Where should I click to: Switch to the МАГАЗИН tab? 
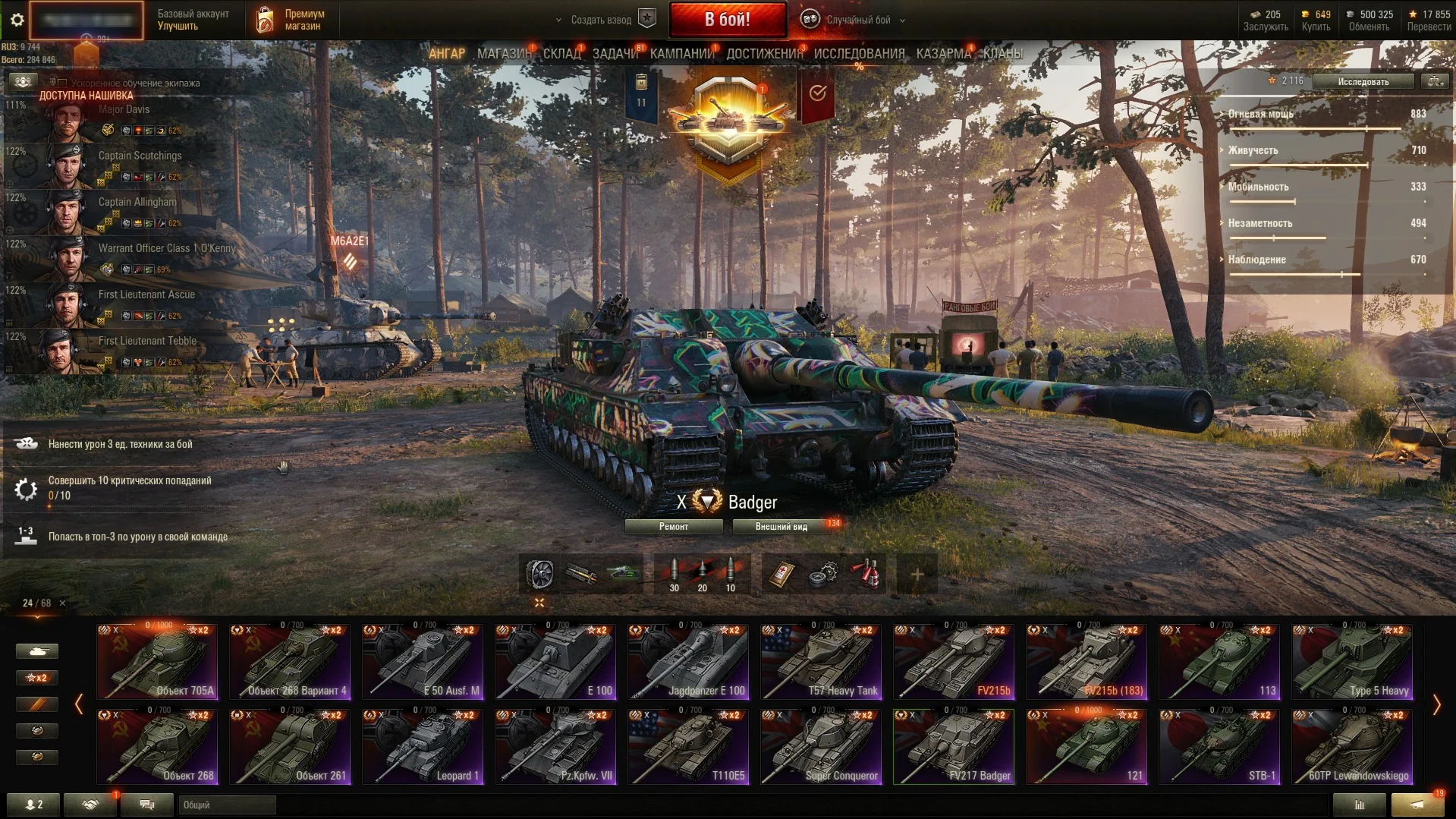(503, 53)
